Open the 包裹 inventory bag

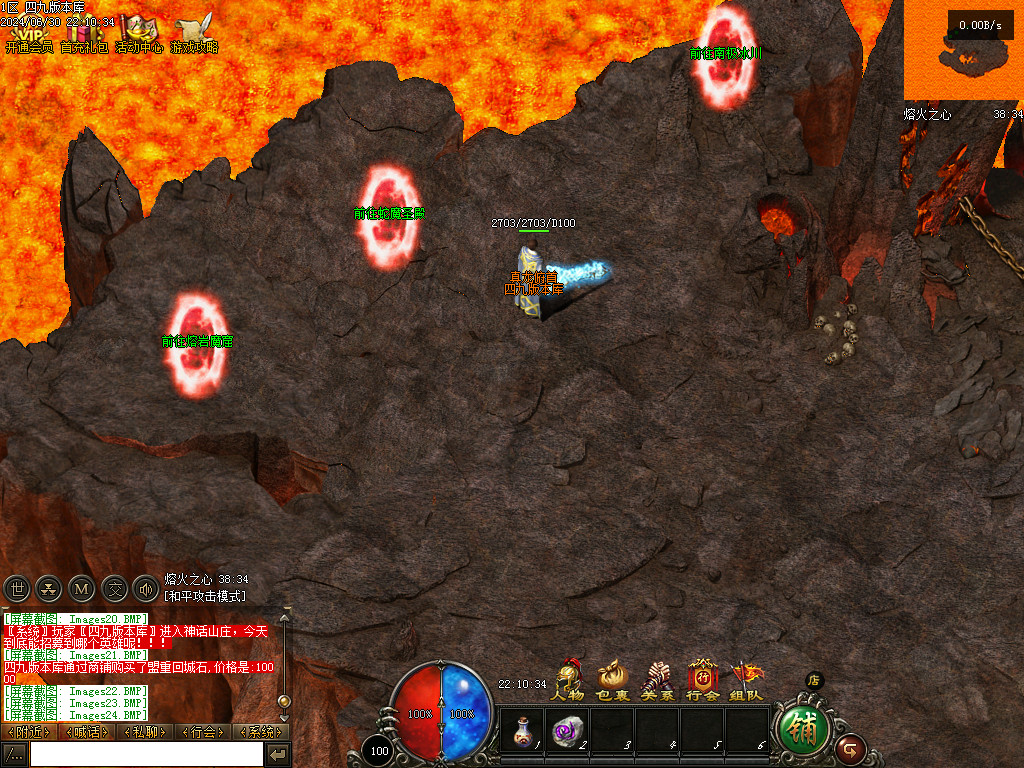point(612,679)
